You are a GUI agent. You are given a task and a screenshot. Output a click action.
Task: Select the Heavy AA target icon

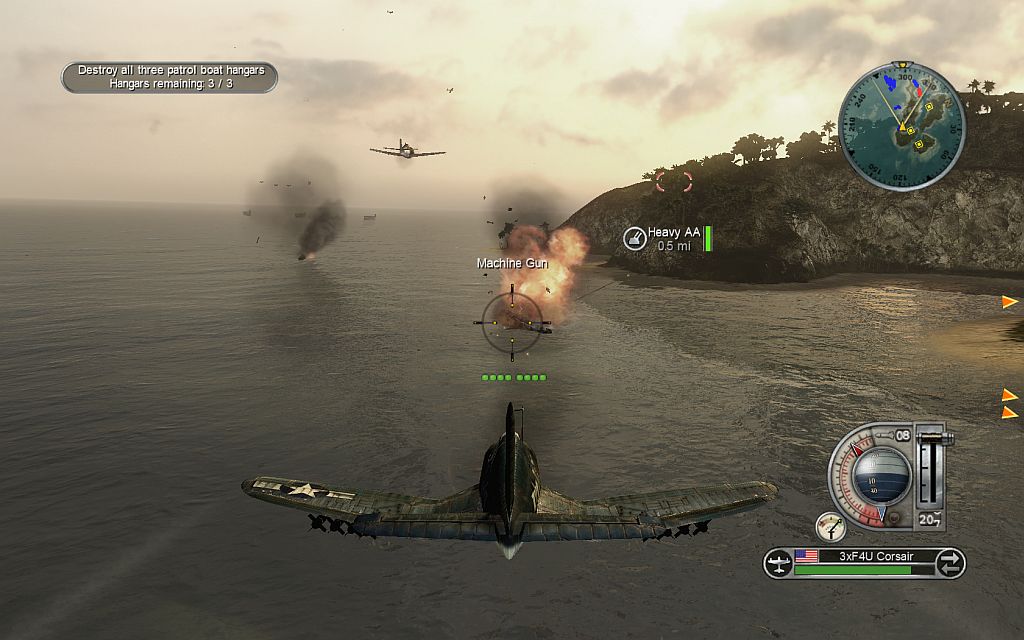coord(633,238)
